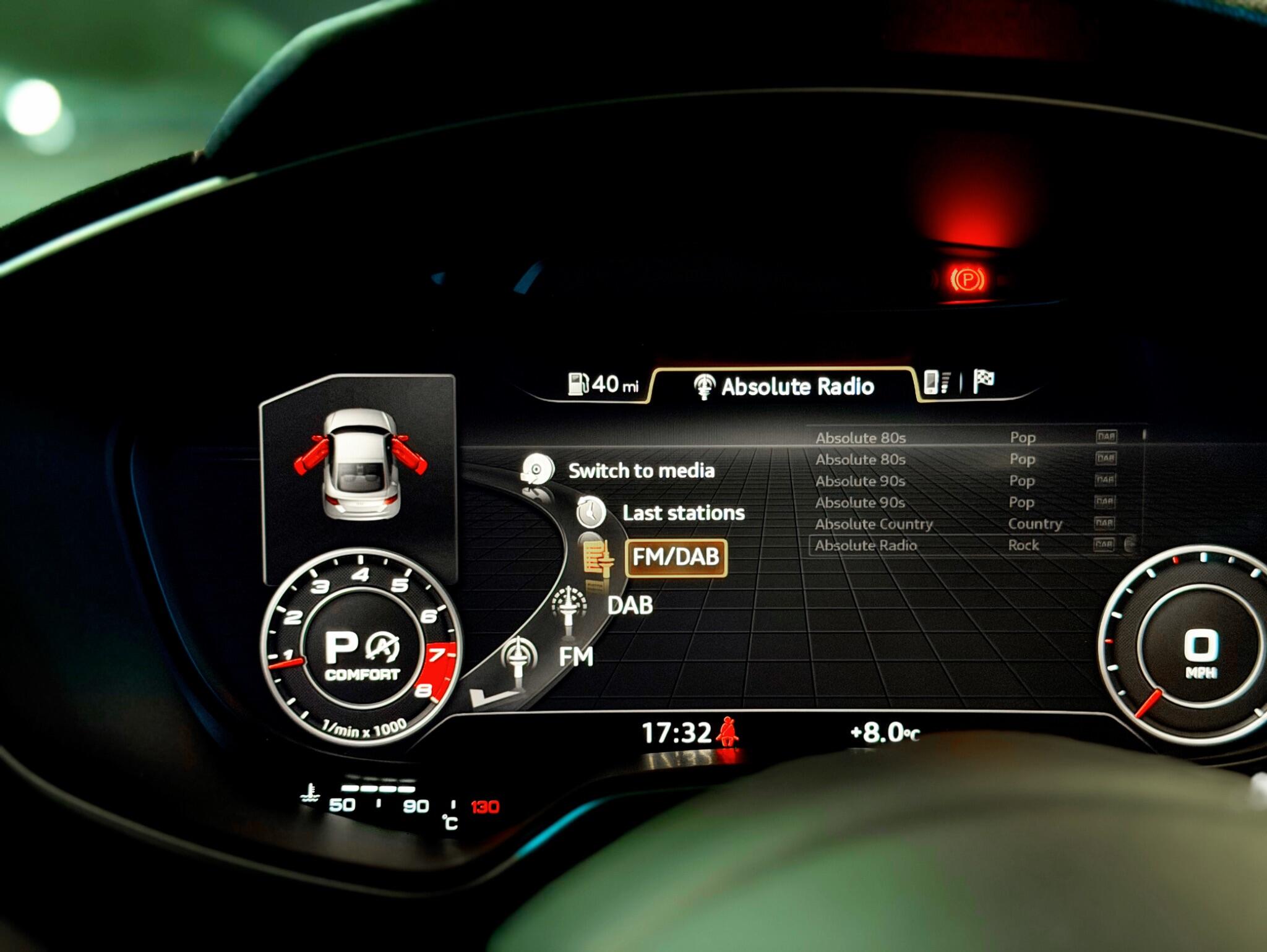Screen dimensions: 1267x952
Task: Open the checkered flag tab
Action: pyautogui.click(x=984, y=380)
